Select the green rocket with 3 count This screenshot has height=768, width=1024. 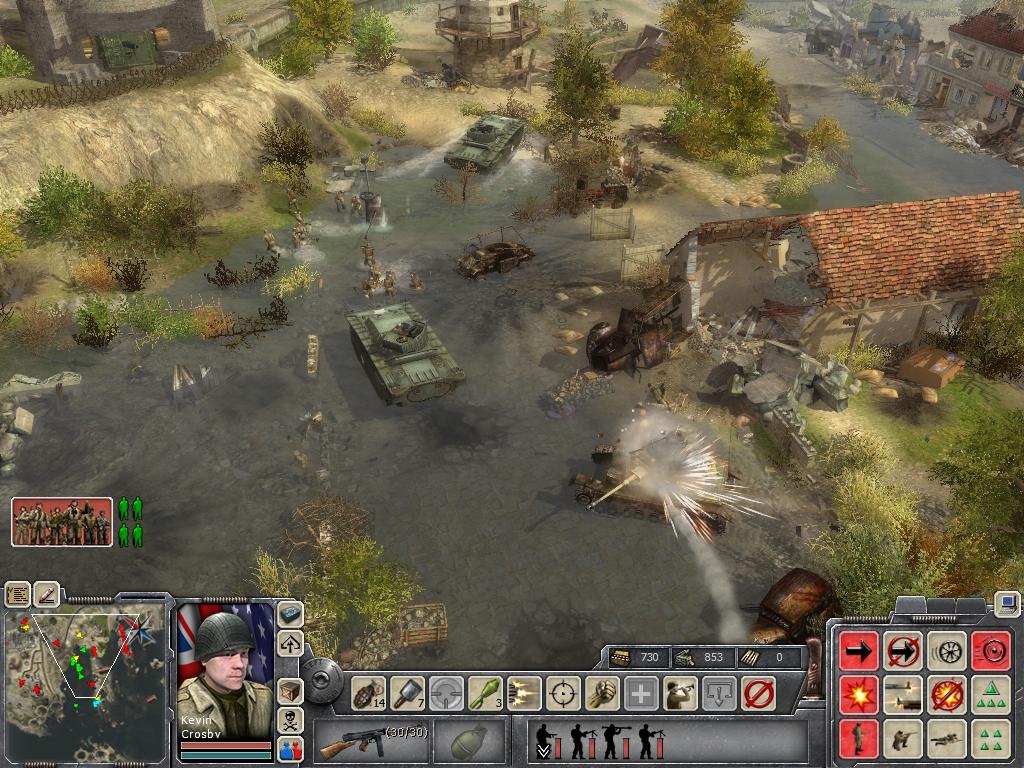pos(485,692)
